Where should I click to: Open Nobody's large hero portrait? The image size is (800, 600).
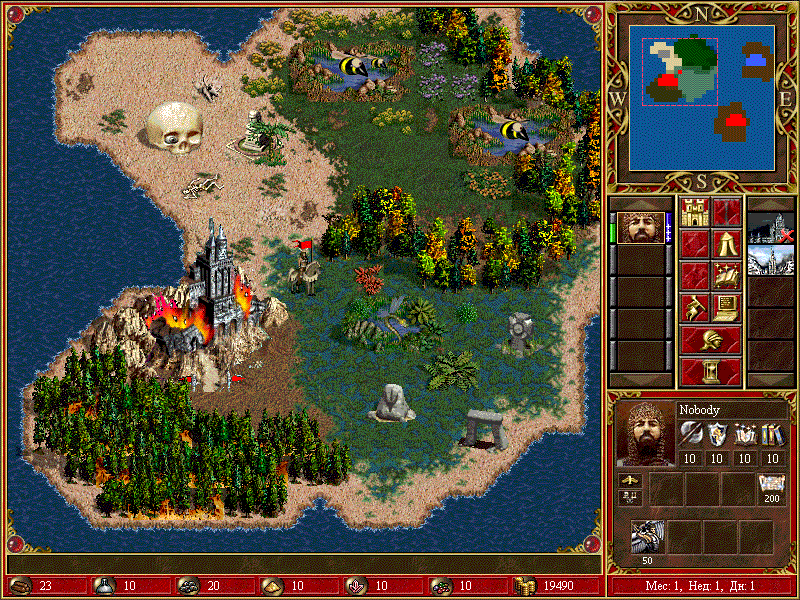point(643,435)
